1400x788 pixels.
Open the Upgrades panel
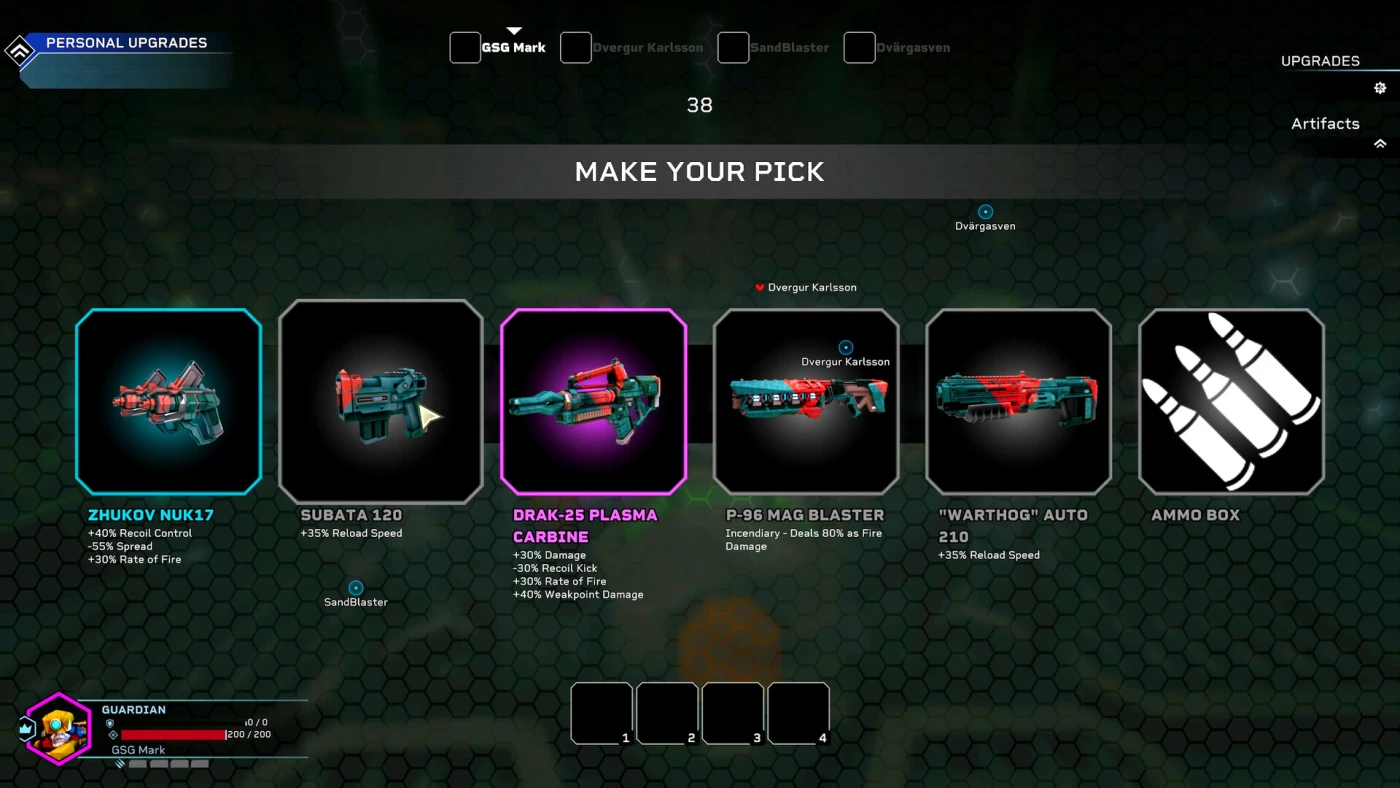click(x=1320, y=61)
